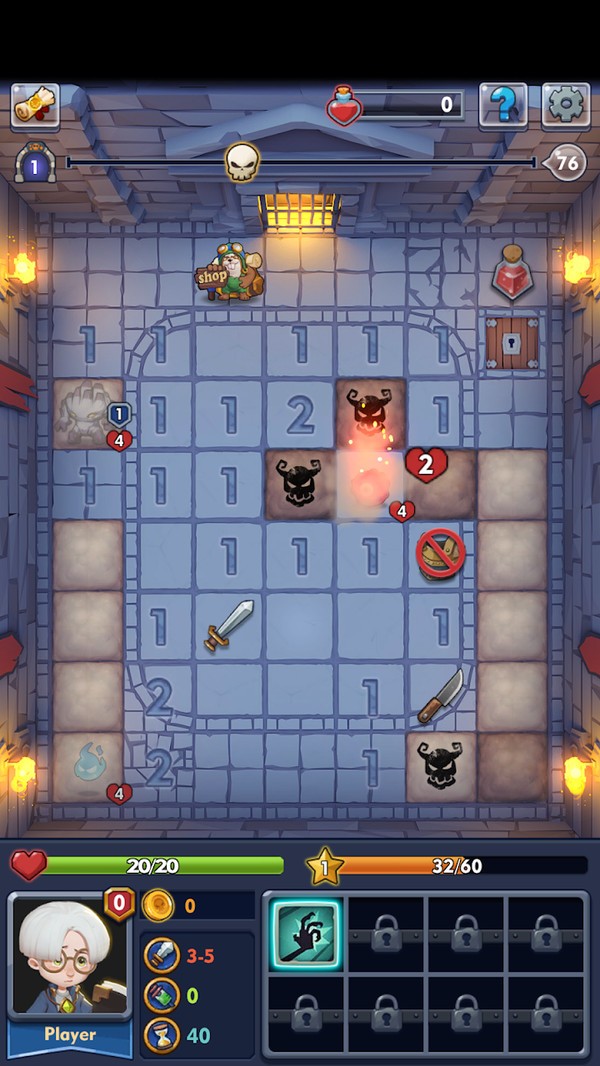Open the question mark help button
The image size is (600, 1066).
[503, 105]
